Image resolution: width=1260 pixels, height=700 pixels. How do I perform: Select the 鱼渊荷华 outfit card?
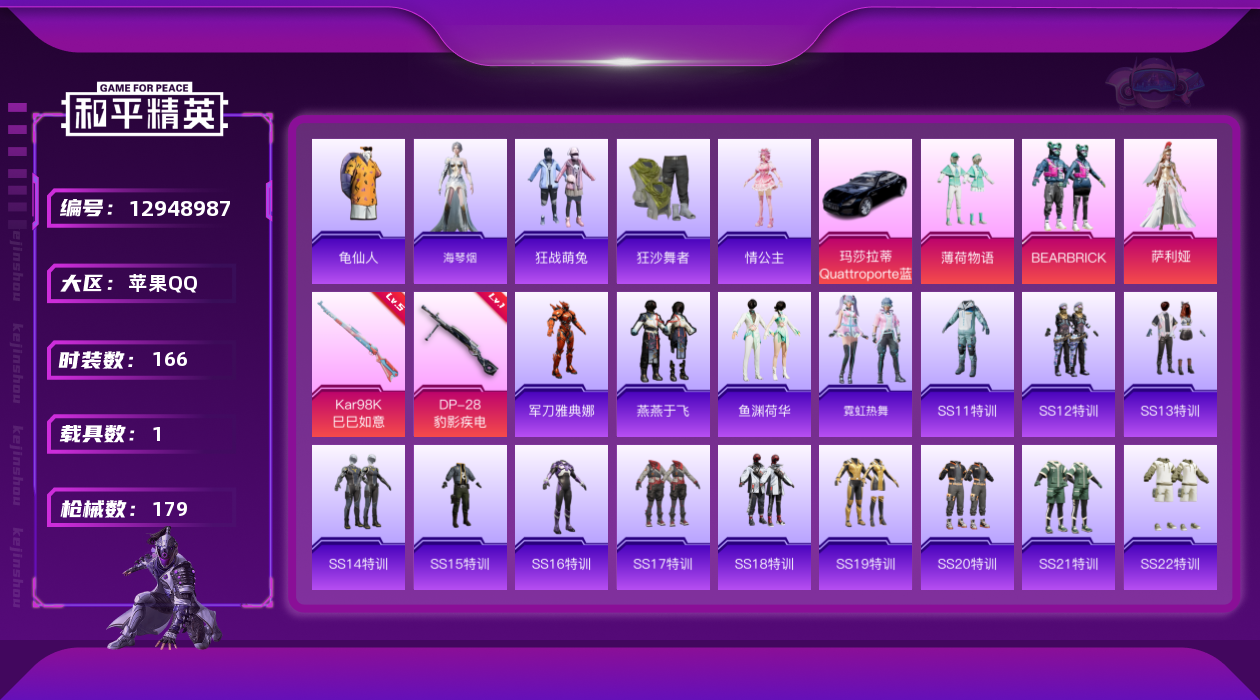(x=764, y=364)
